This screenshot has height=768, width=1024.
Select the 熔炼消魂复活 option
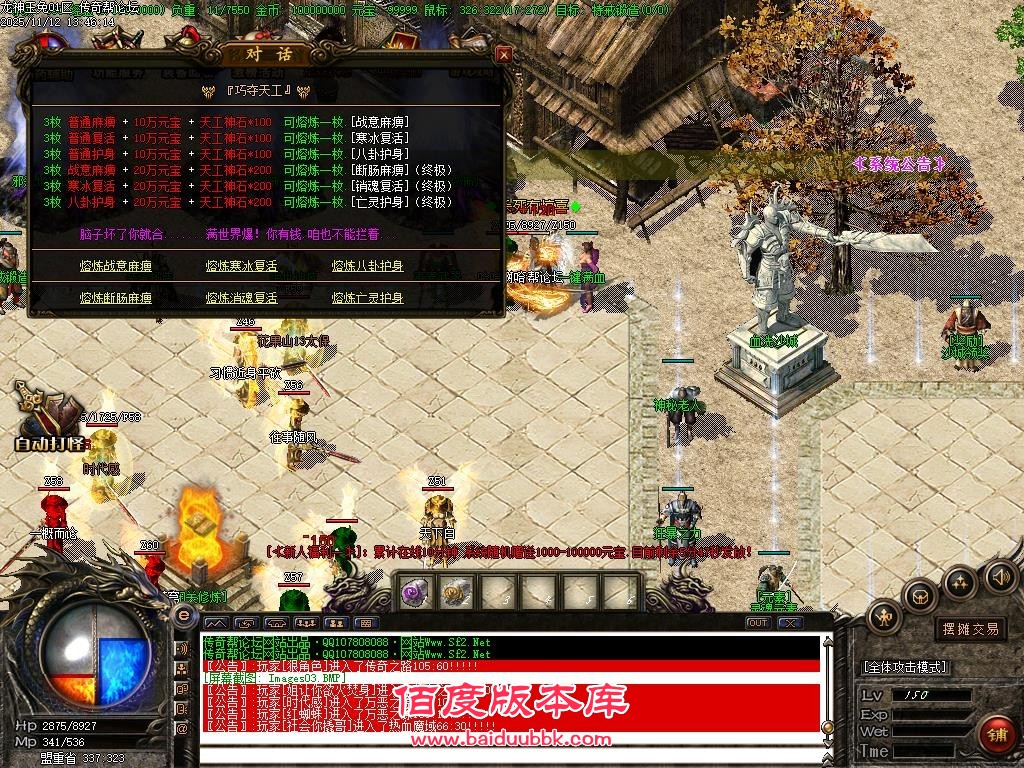pos(241,298)
